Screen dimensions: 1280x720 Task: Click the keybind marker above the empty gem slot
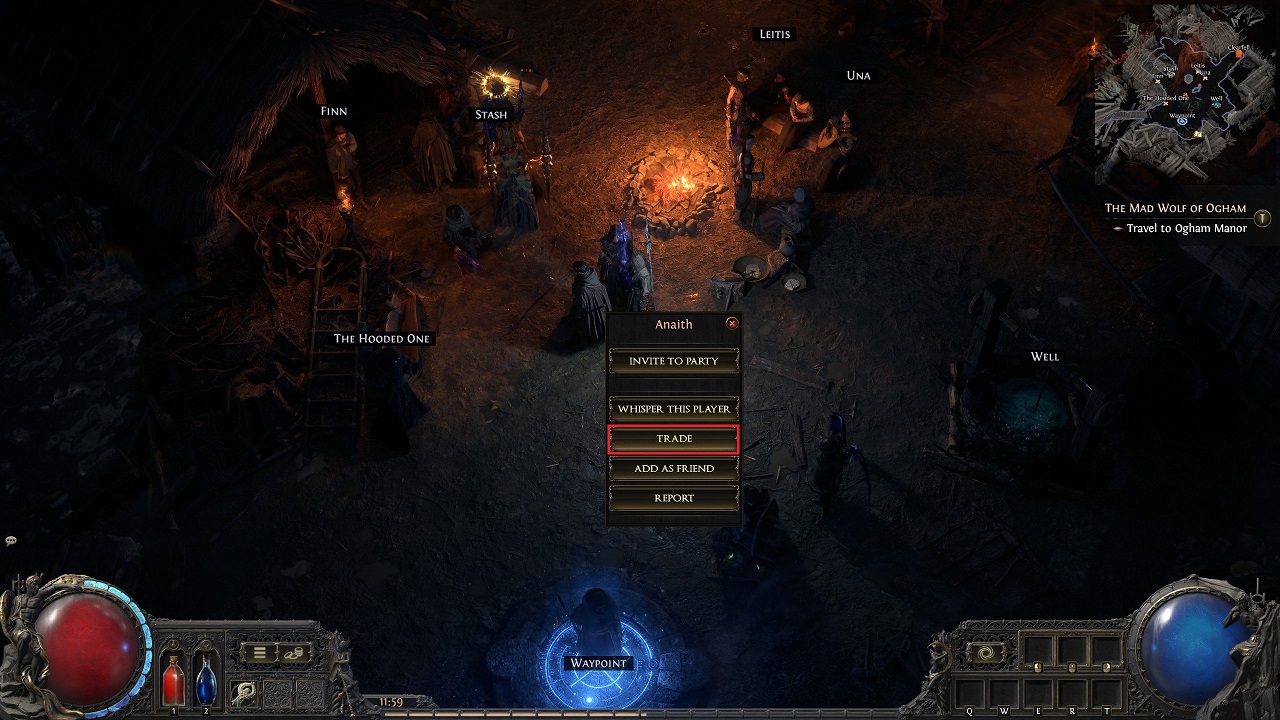(x=1038, y=667)
